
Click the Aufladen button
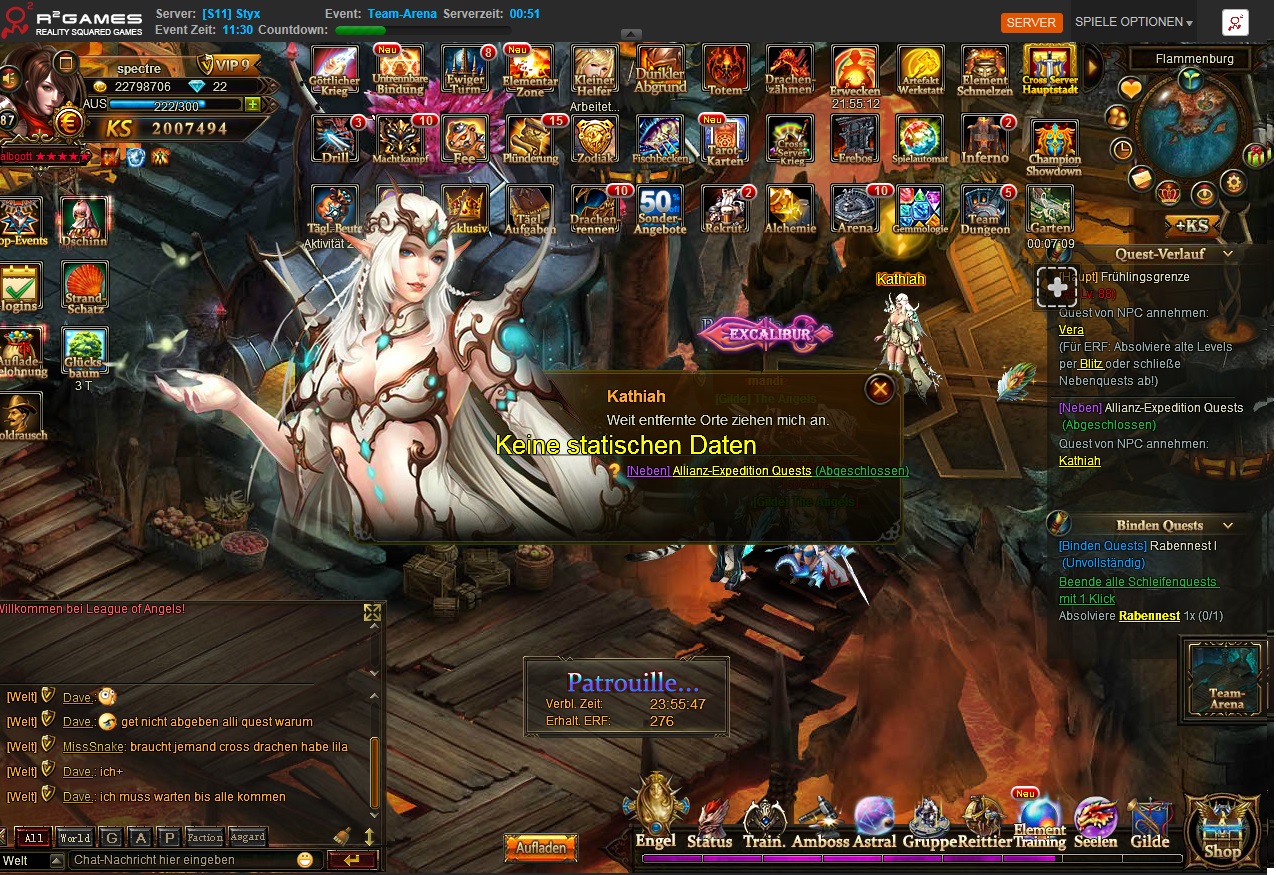point(541,847)
